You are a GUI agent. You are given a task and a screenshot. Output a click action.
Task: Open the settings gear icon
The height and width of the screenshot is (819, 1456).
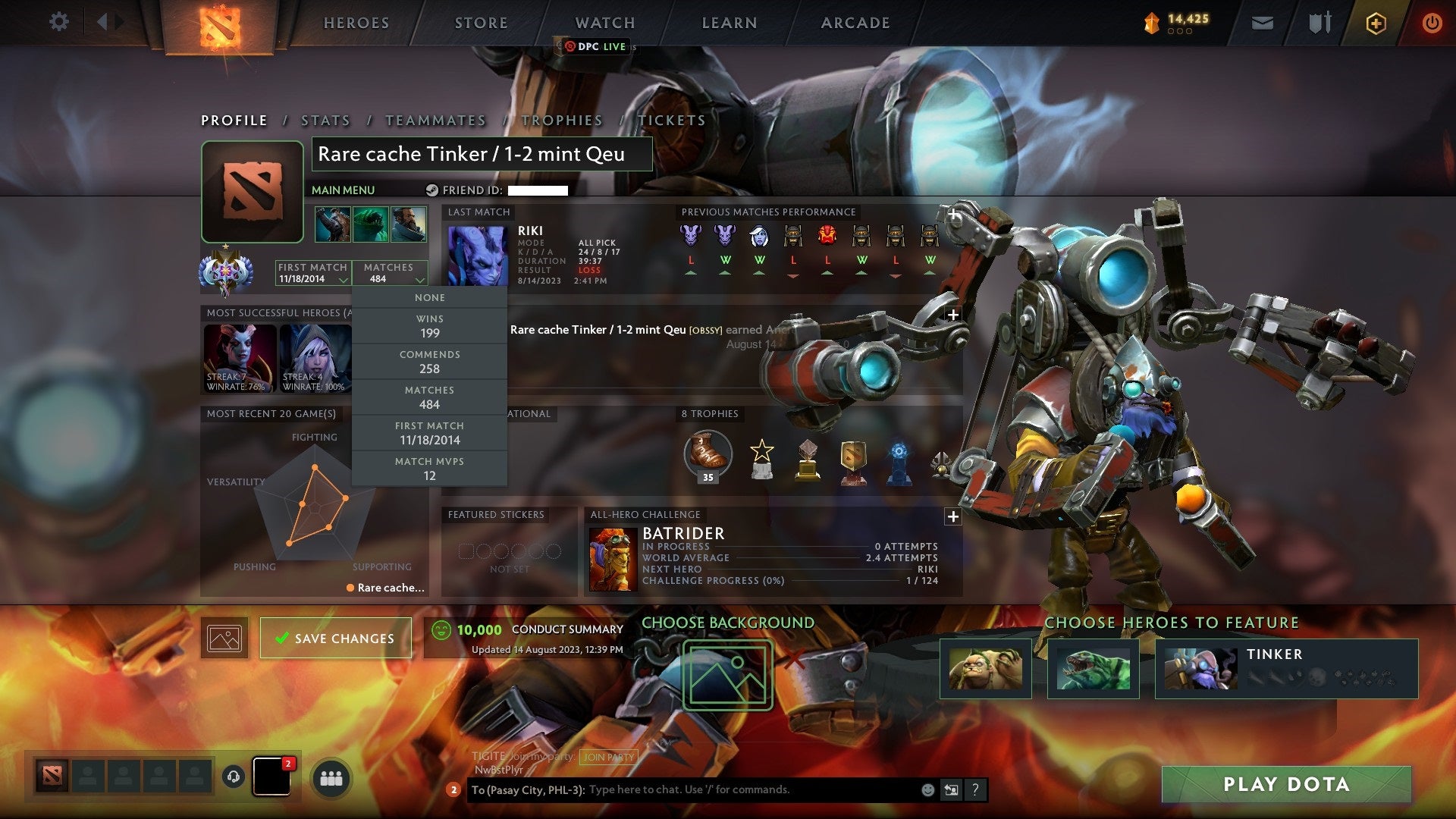click(x=59, y=21)
